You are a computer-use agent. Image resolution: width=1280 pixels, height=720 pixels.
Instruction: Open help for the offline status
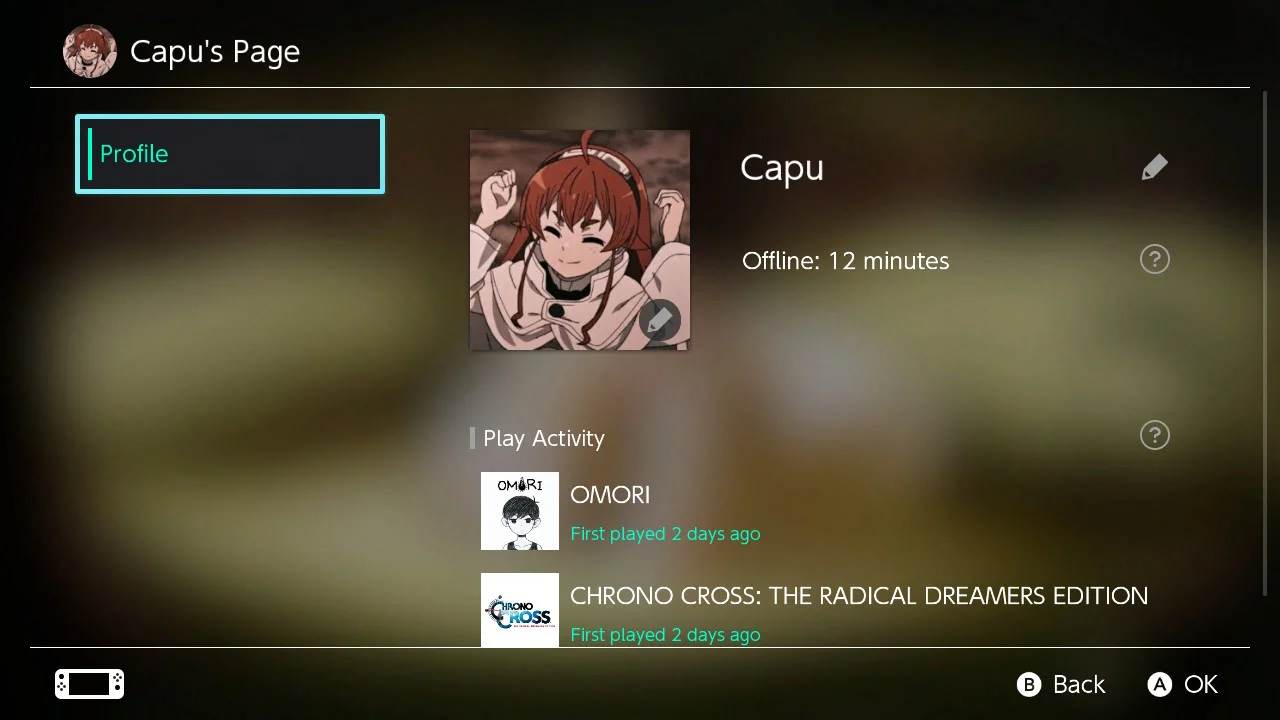[x=1154, y=260]
